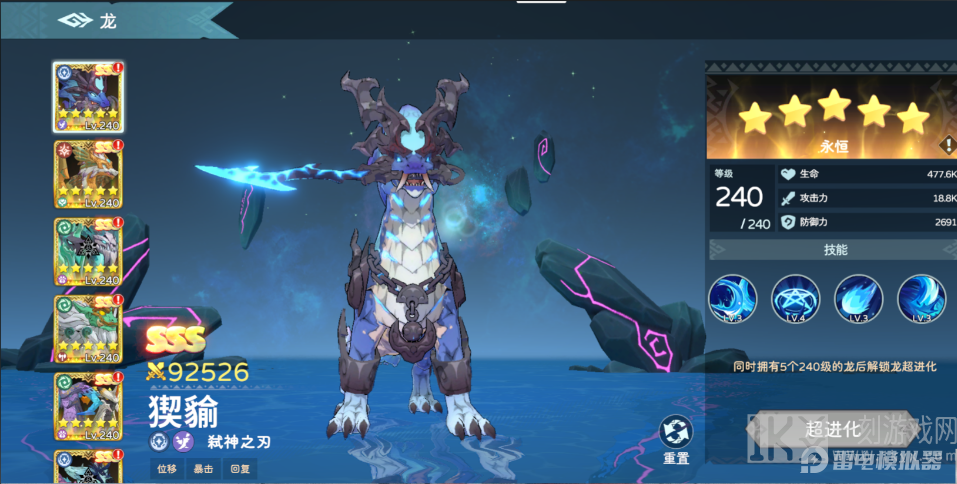This screenshot has width=957, height=484.
Task: View the pentagram star skill
Action: 795,298
